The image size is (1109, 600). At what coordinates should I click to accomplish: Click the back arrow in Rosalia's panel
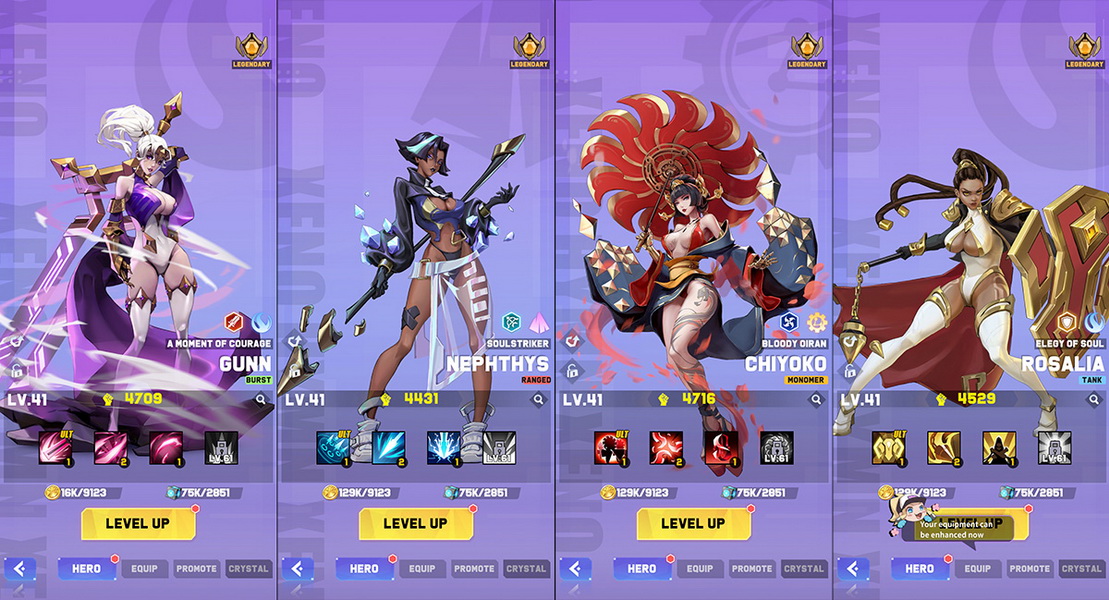pos(853,569)
